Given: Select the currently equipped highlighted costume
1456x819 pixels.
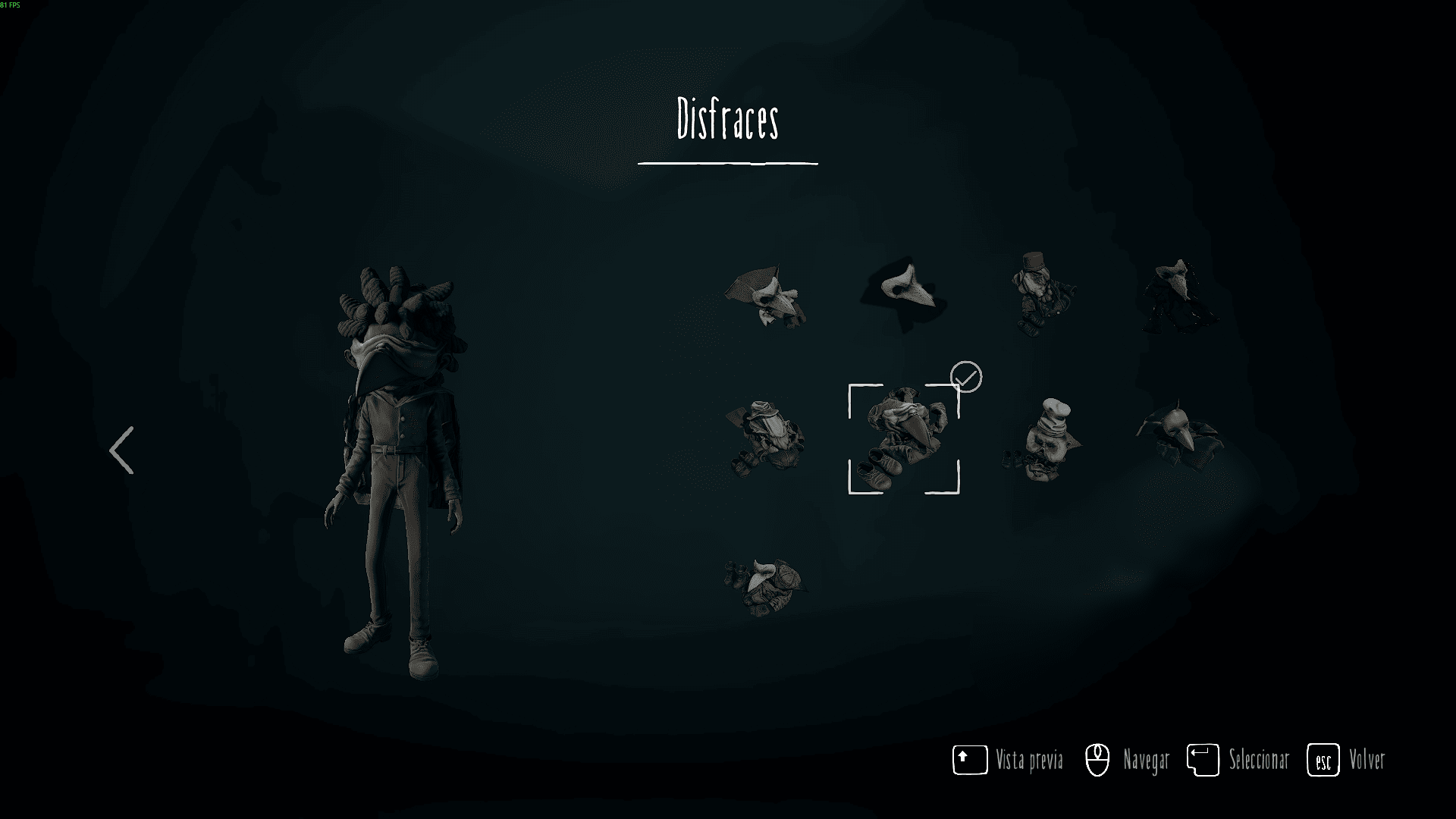Looking at the screenshot, I should click(x=904, y=439).
